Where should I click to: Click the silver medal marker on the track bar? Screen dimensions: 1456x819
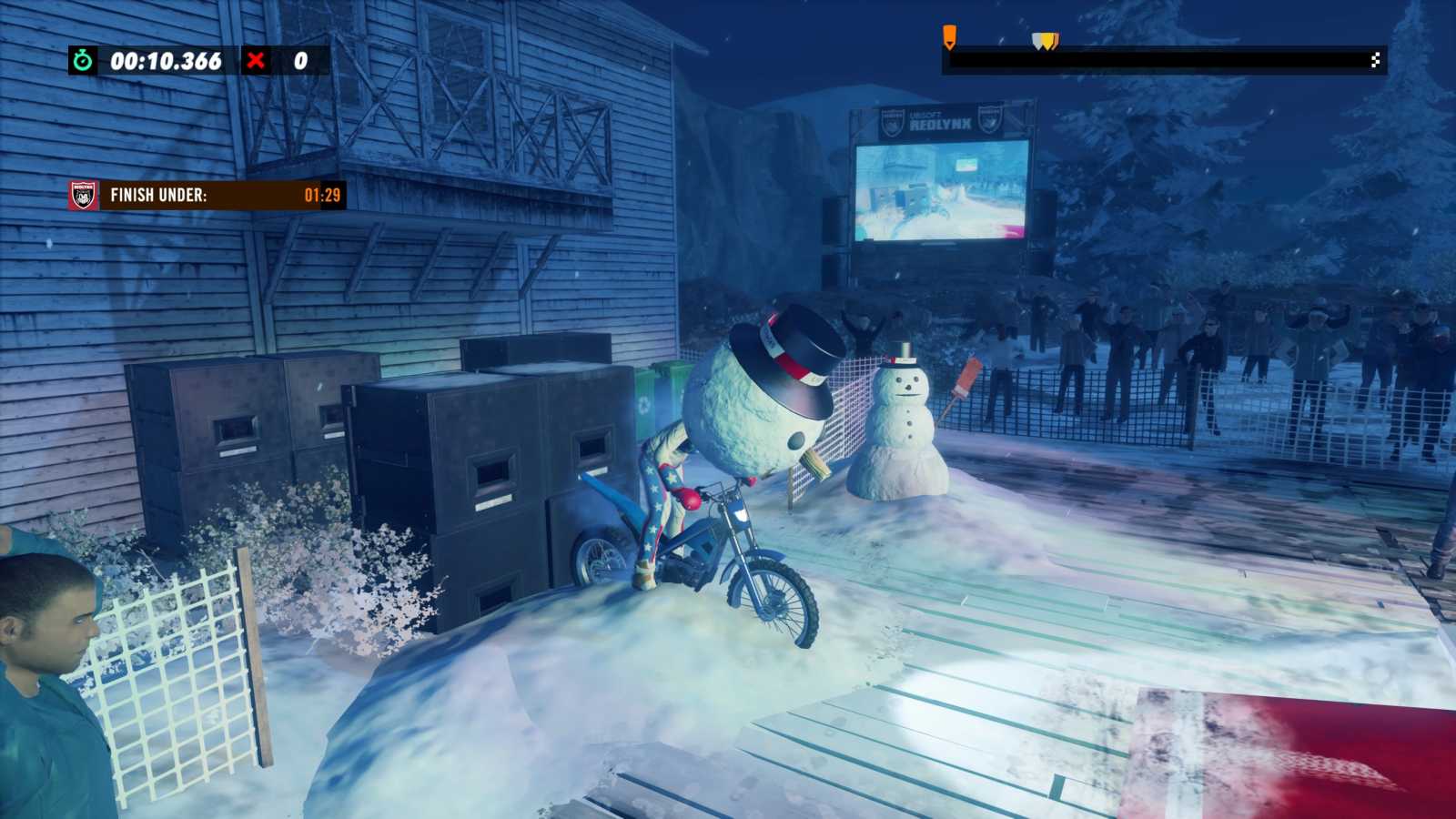click(1037, 37)
